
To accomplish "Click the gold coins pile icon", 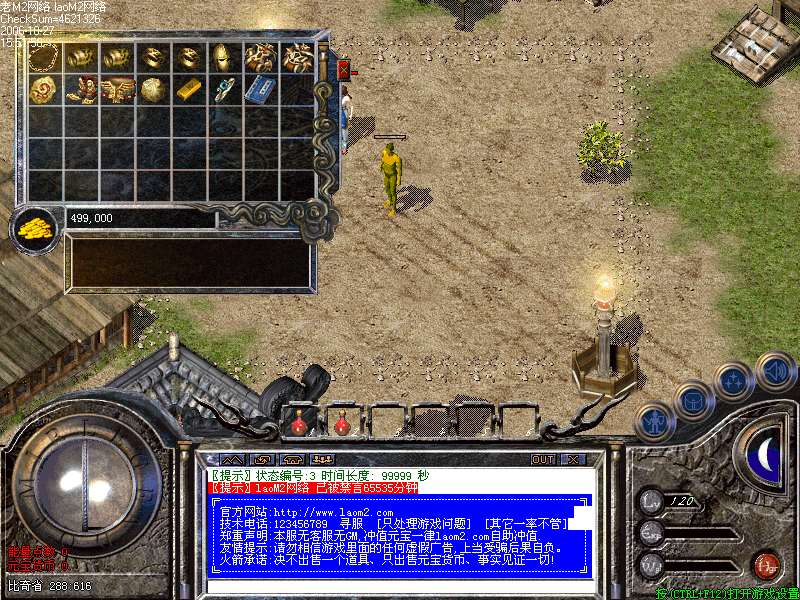I will (36, 228).
